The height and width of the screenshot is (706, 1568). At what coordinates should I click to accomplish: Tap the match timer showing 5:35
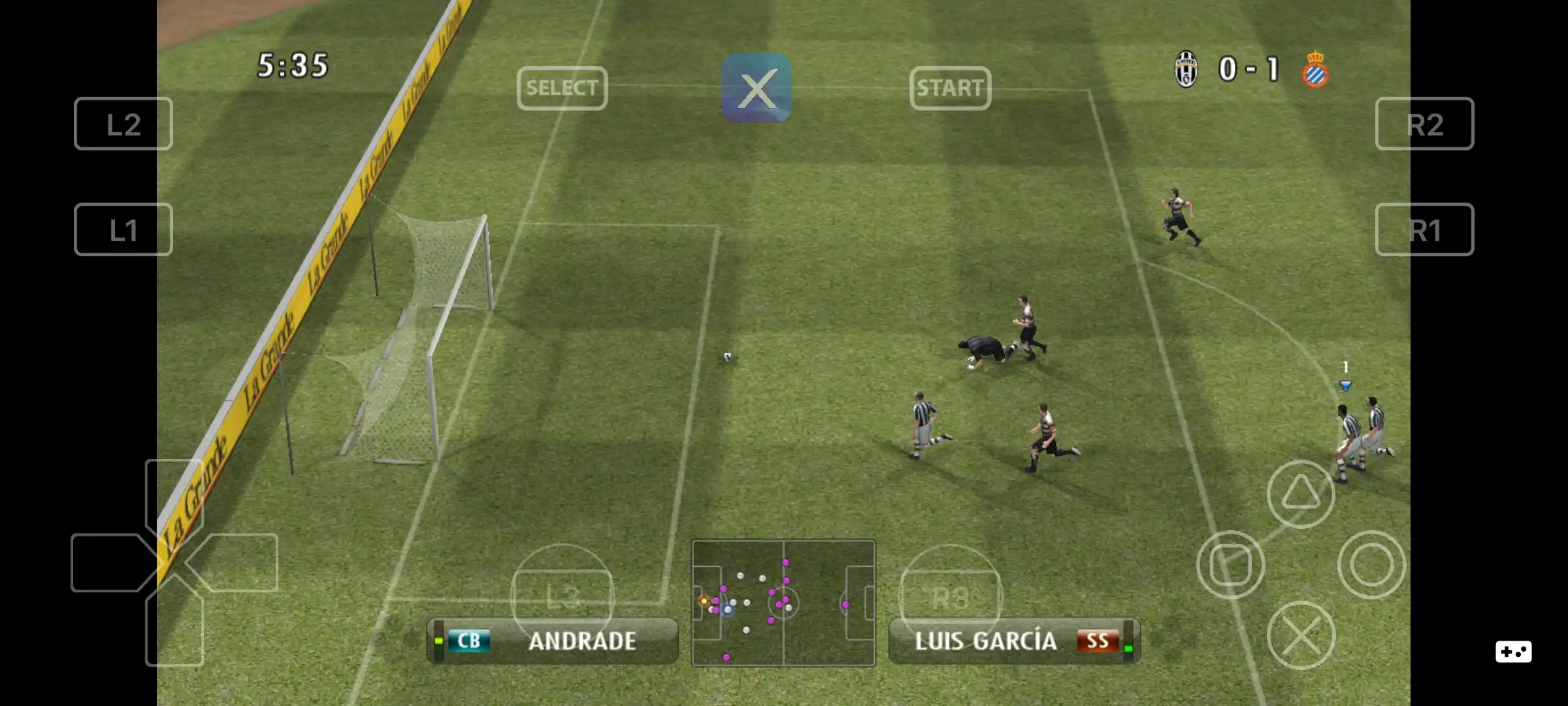(x=293, y=63)
